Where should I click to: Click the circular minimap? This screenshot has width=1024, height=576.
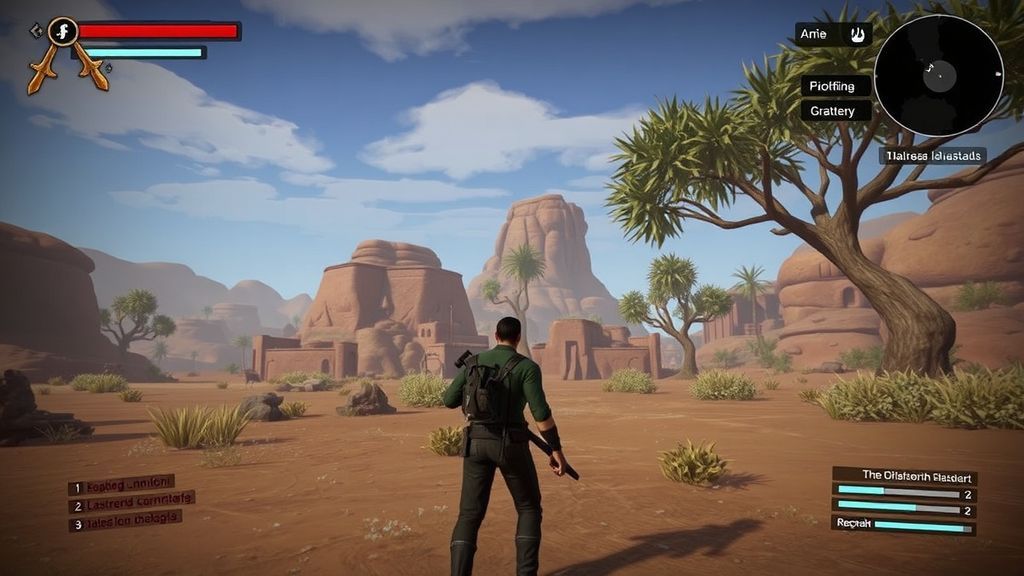coord(938,75)
